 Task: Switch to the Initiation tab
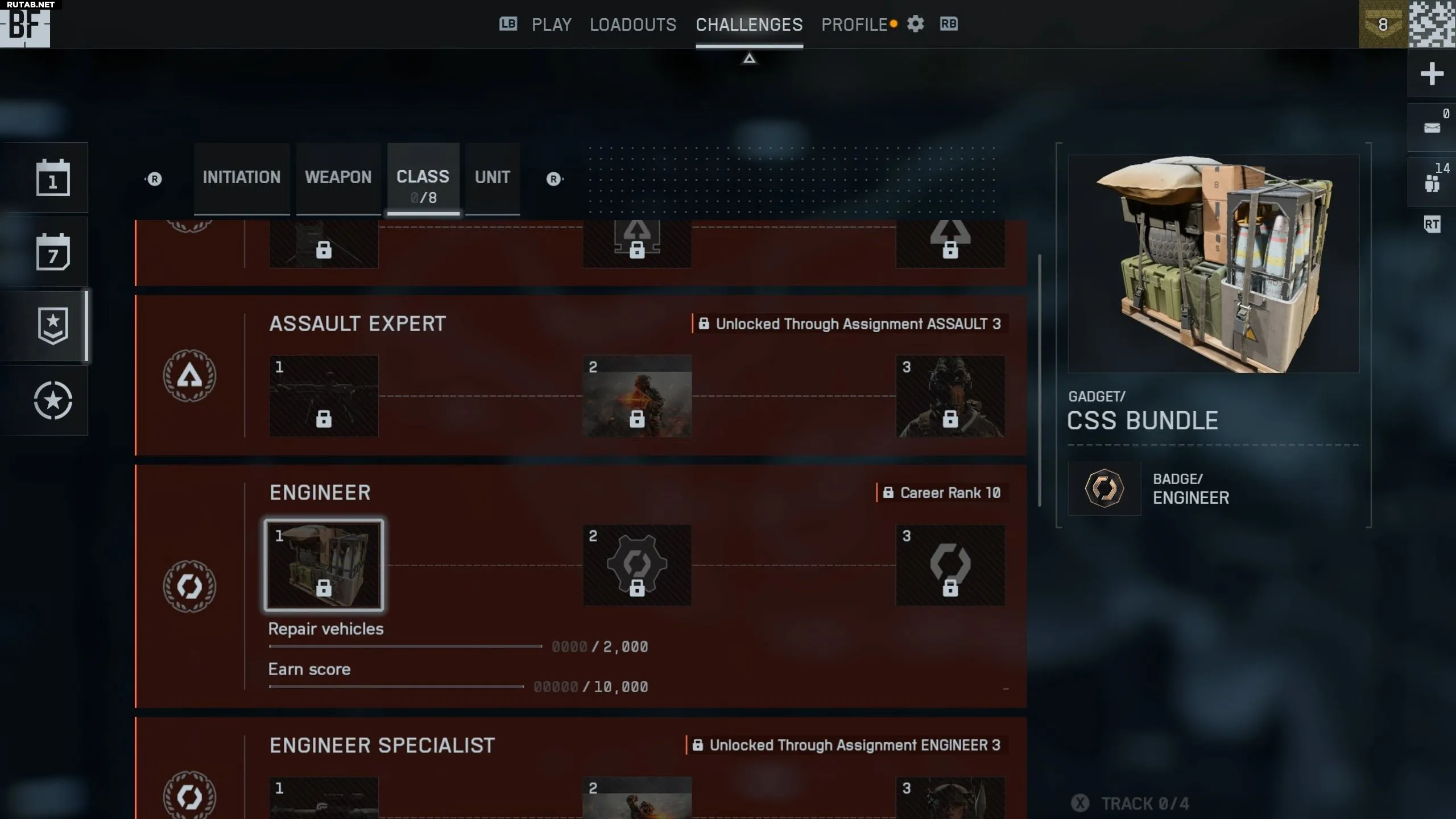(241, 177)
